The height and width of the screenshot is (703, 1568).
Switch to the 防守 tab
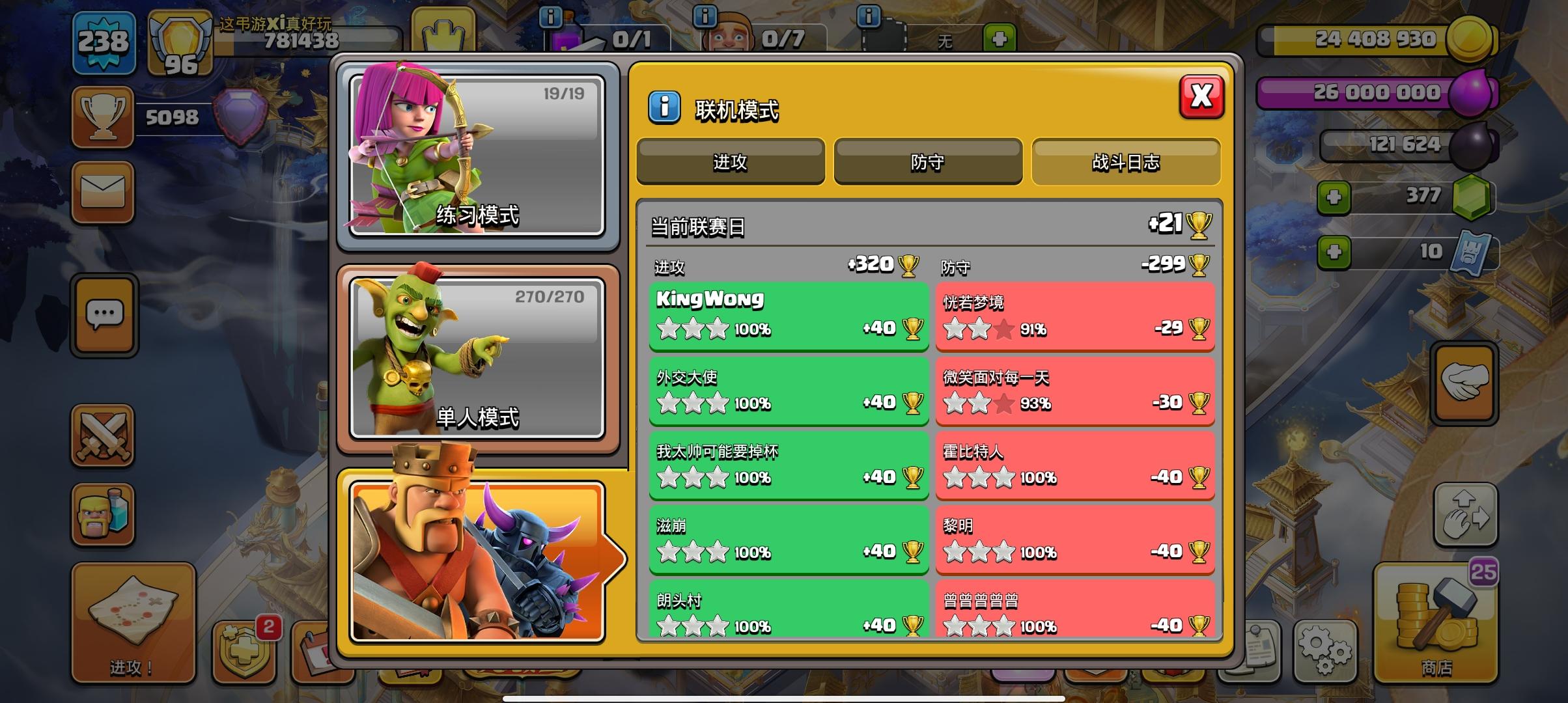coord(927,162)
